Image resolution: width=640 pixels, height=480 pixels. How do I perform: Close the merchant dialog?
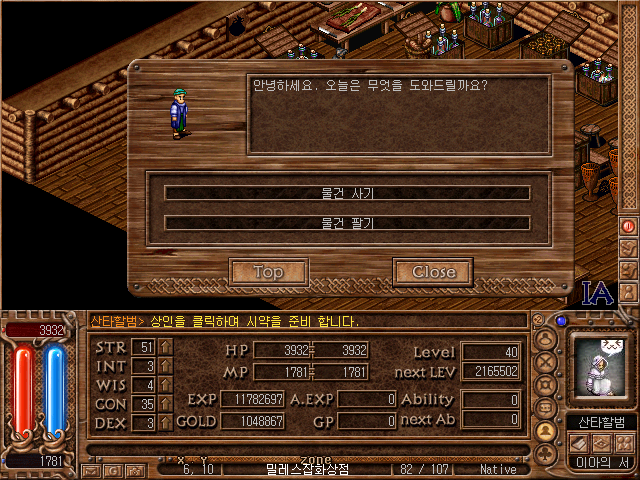pos(433,271)
